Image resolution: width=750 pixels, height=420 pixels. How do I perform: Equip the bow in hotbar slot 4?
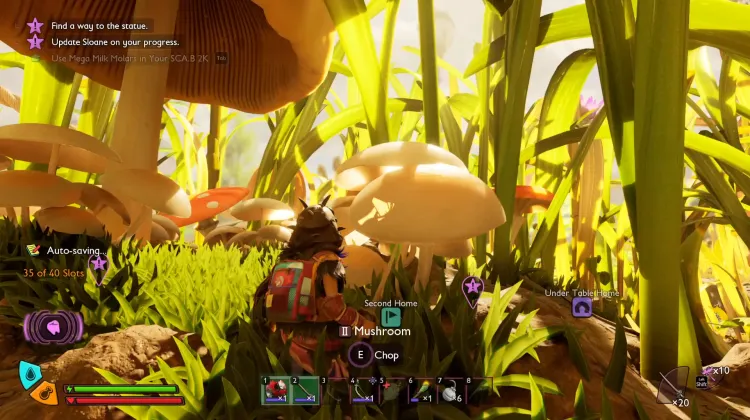(x=362, y=391)
